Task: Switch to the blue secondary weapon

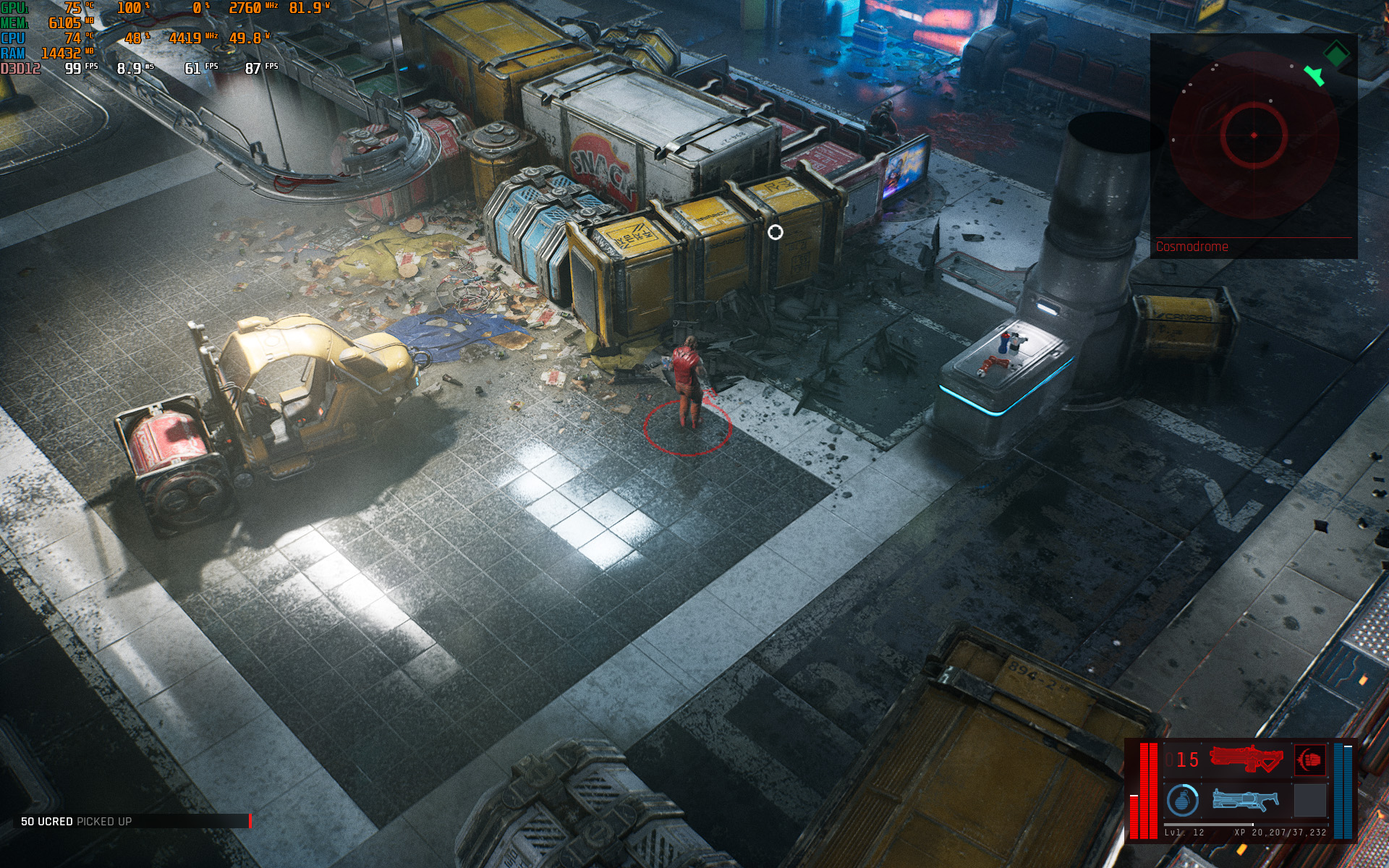Action: point(1245,800)
